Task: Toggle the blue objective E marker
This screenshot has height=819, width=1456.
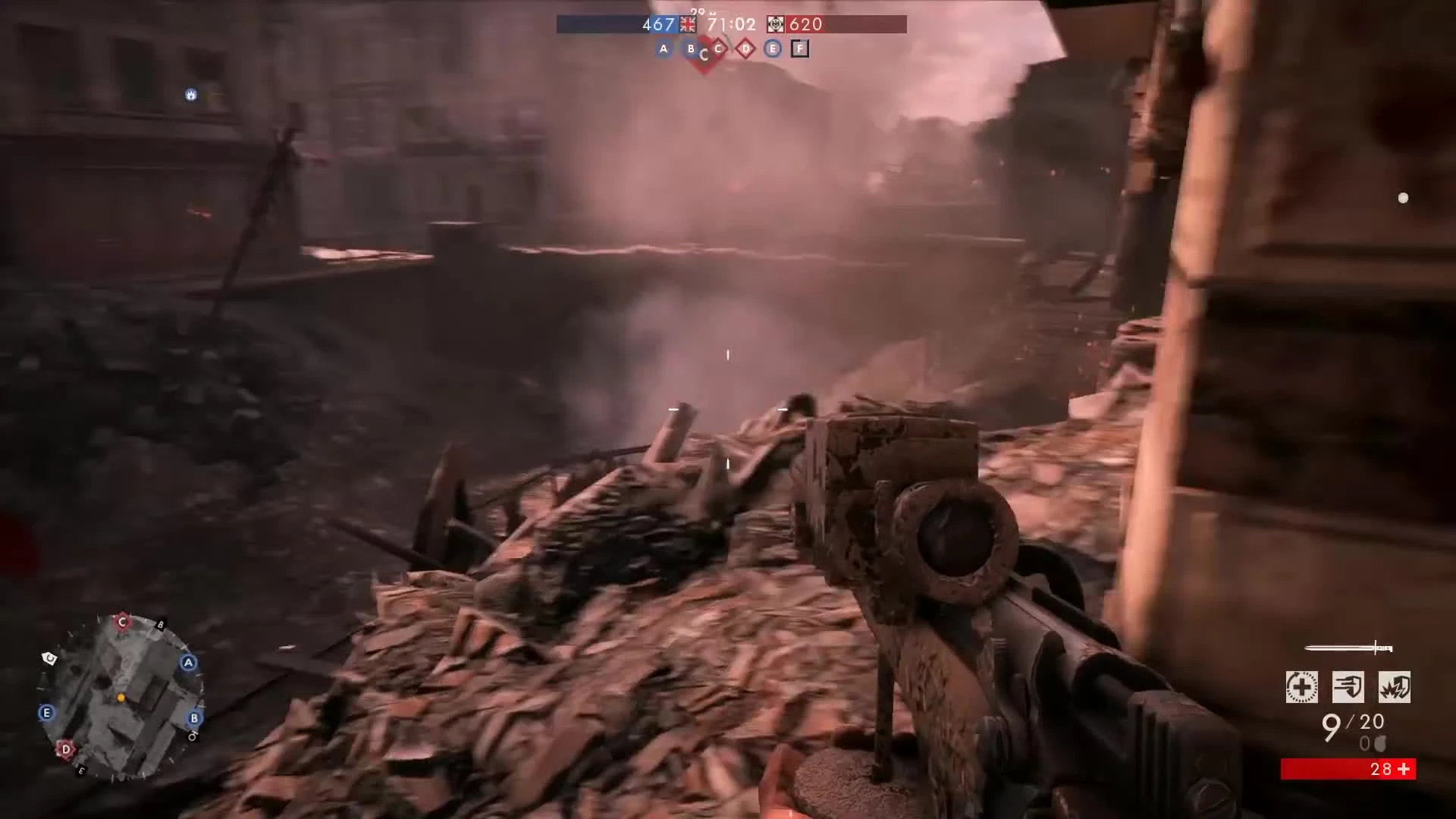Action: point(772,49)
